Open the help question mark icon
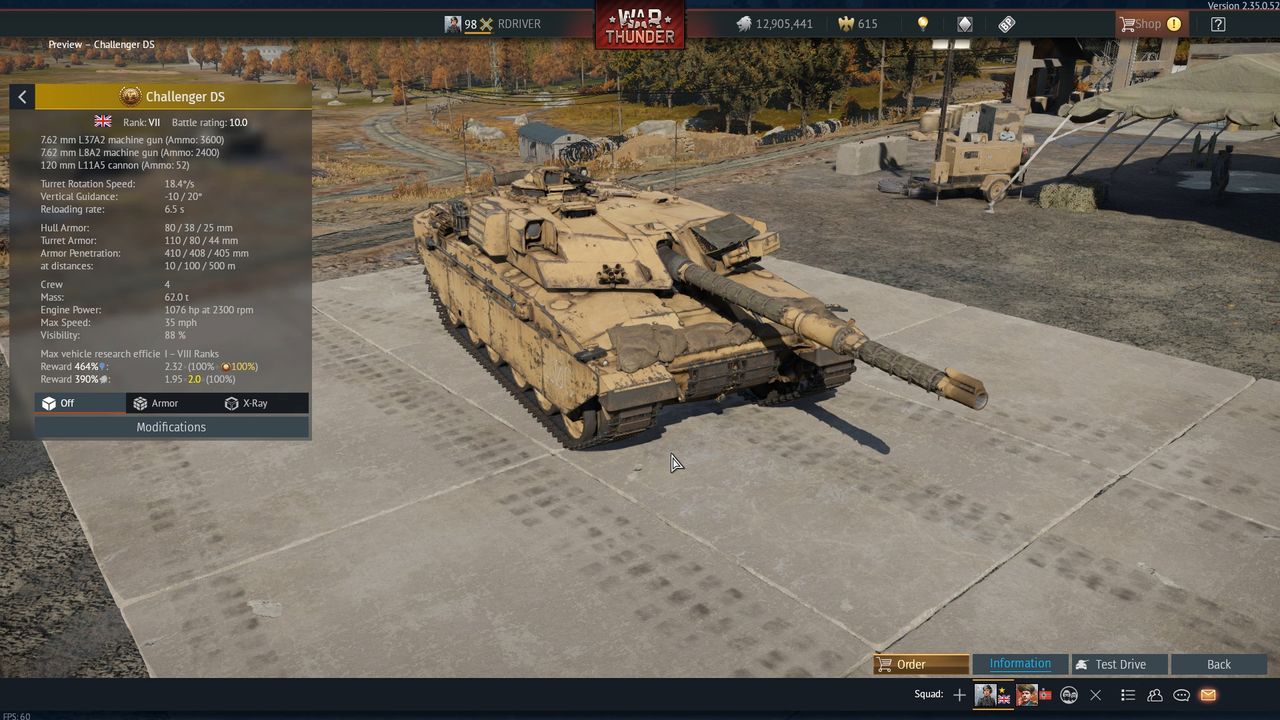Screen dimensions: 1280x720 click(1218, 24)
